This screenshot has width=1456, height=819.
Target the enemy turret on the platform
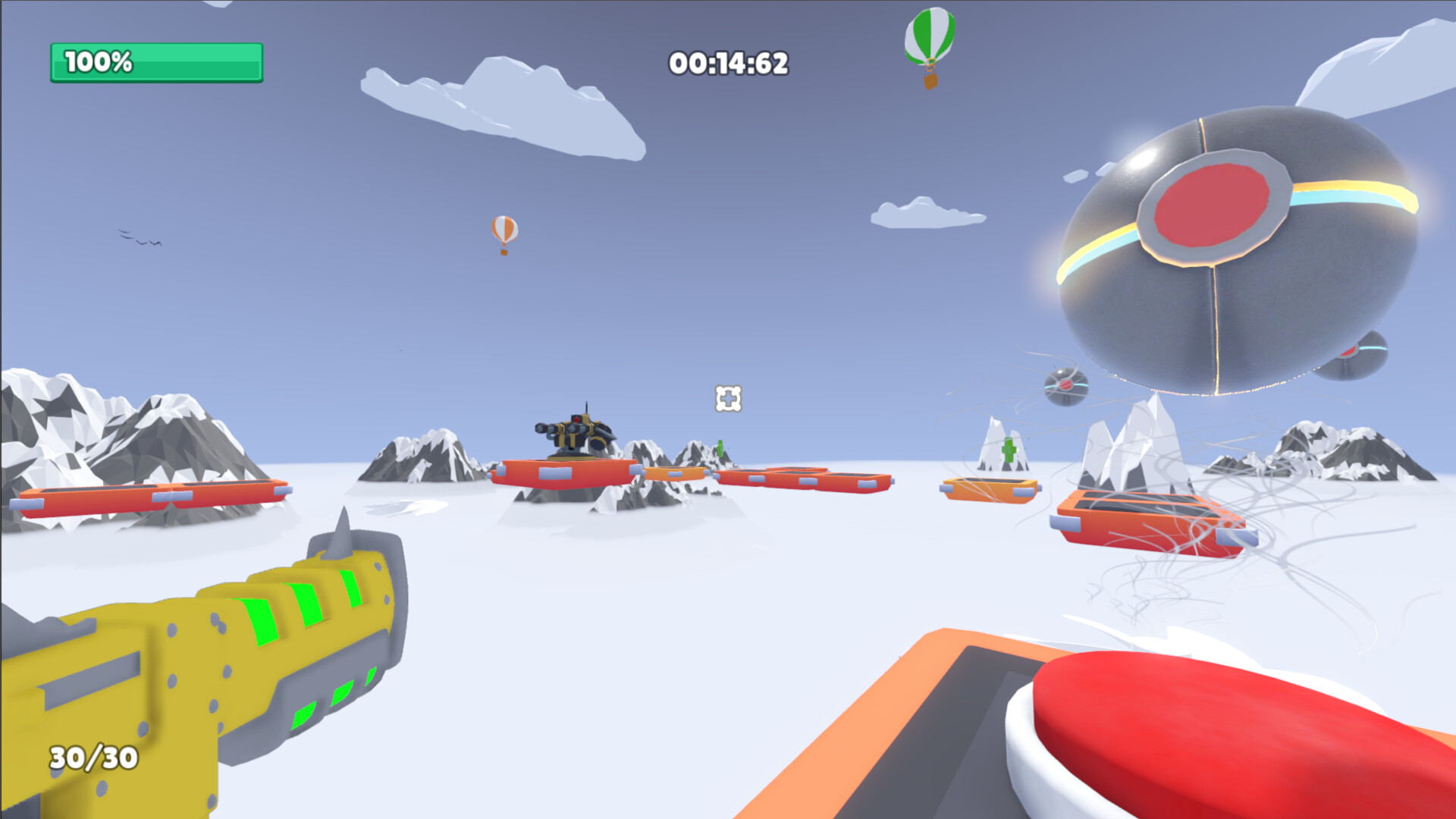pos(576,432)
